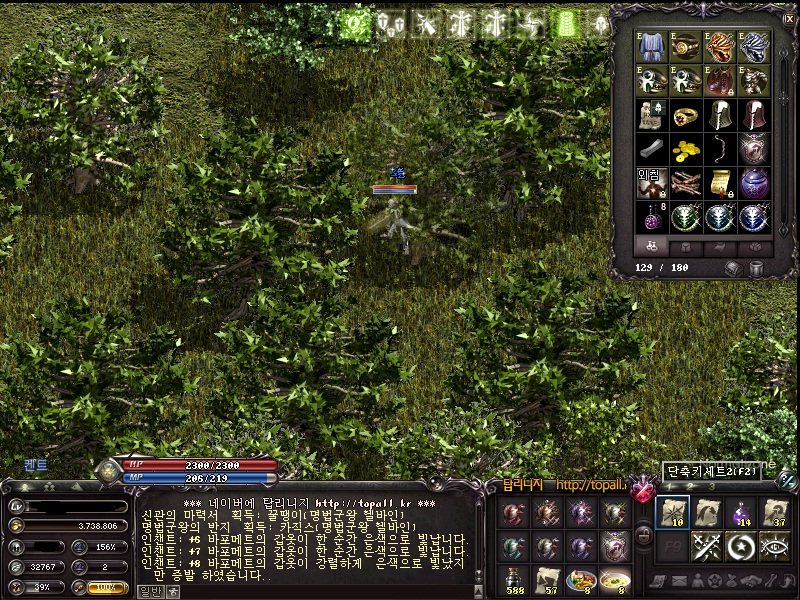Choose the purple urn item
800x600 pixels.
click(754, 183)
